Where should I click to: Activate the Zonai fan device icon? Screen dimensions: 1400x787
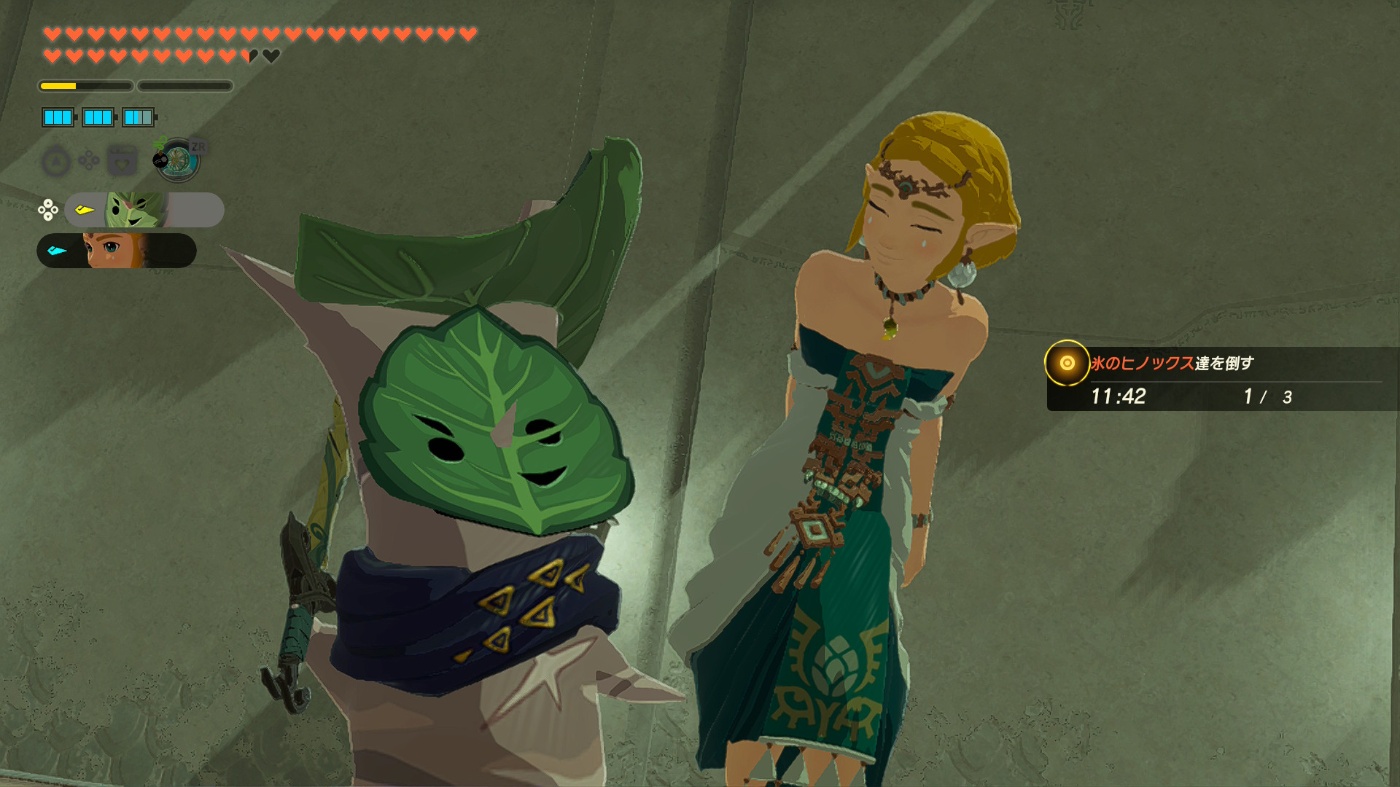178,160
